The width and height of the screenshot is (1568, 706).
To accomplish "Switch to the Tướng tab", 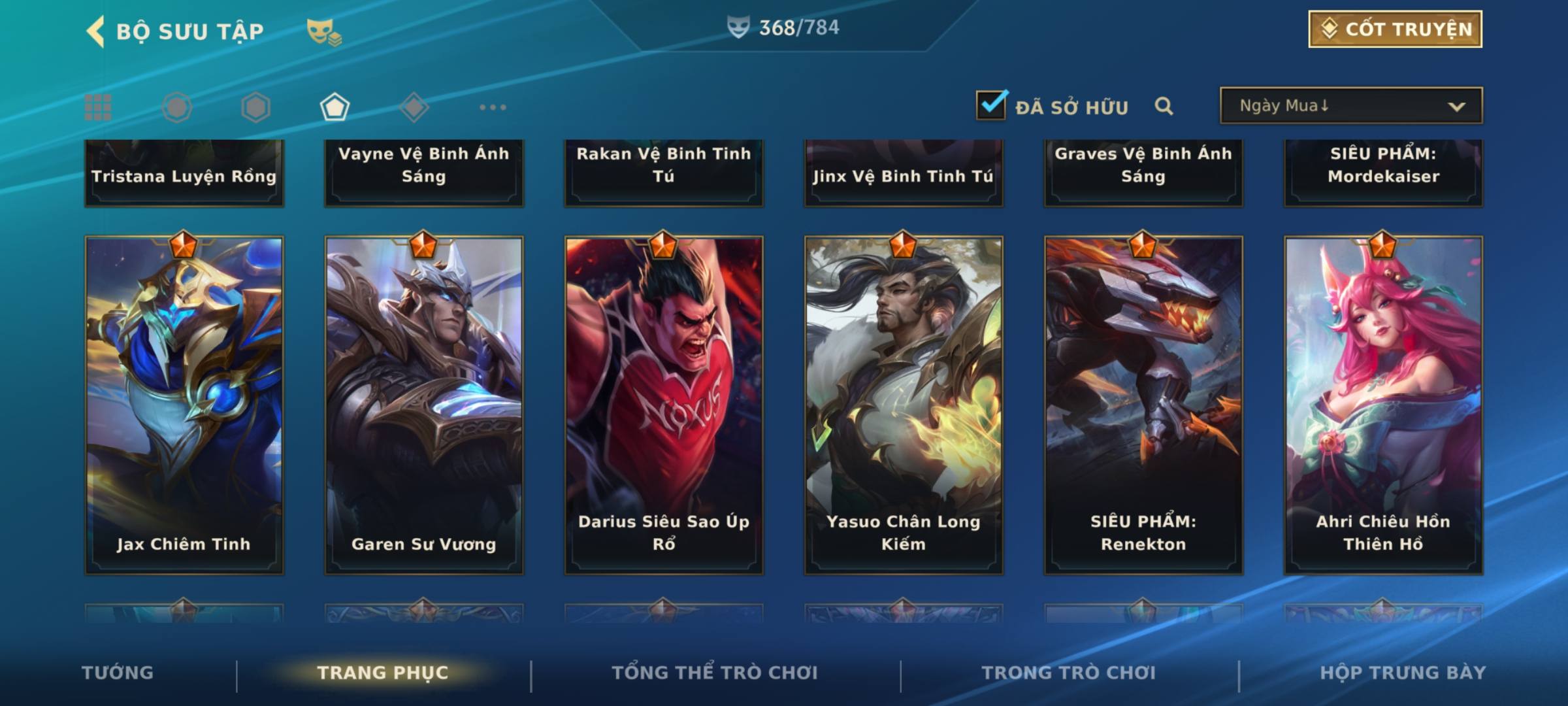I will (x=118, y=673).
